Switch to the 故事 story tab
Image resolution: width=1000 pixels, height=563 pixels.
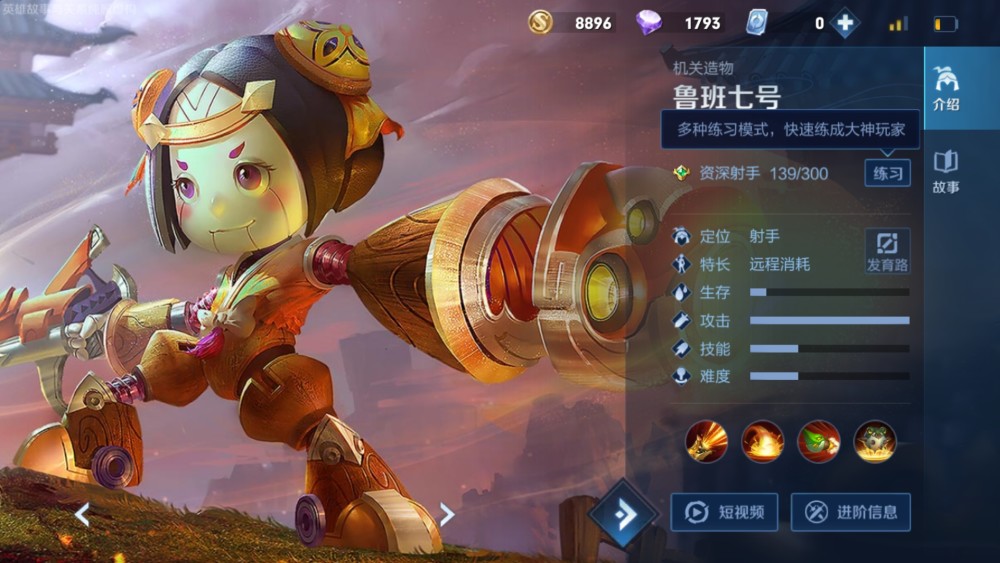click(x=945, y=171)
